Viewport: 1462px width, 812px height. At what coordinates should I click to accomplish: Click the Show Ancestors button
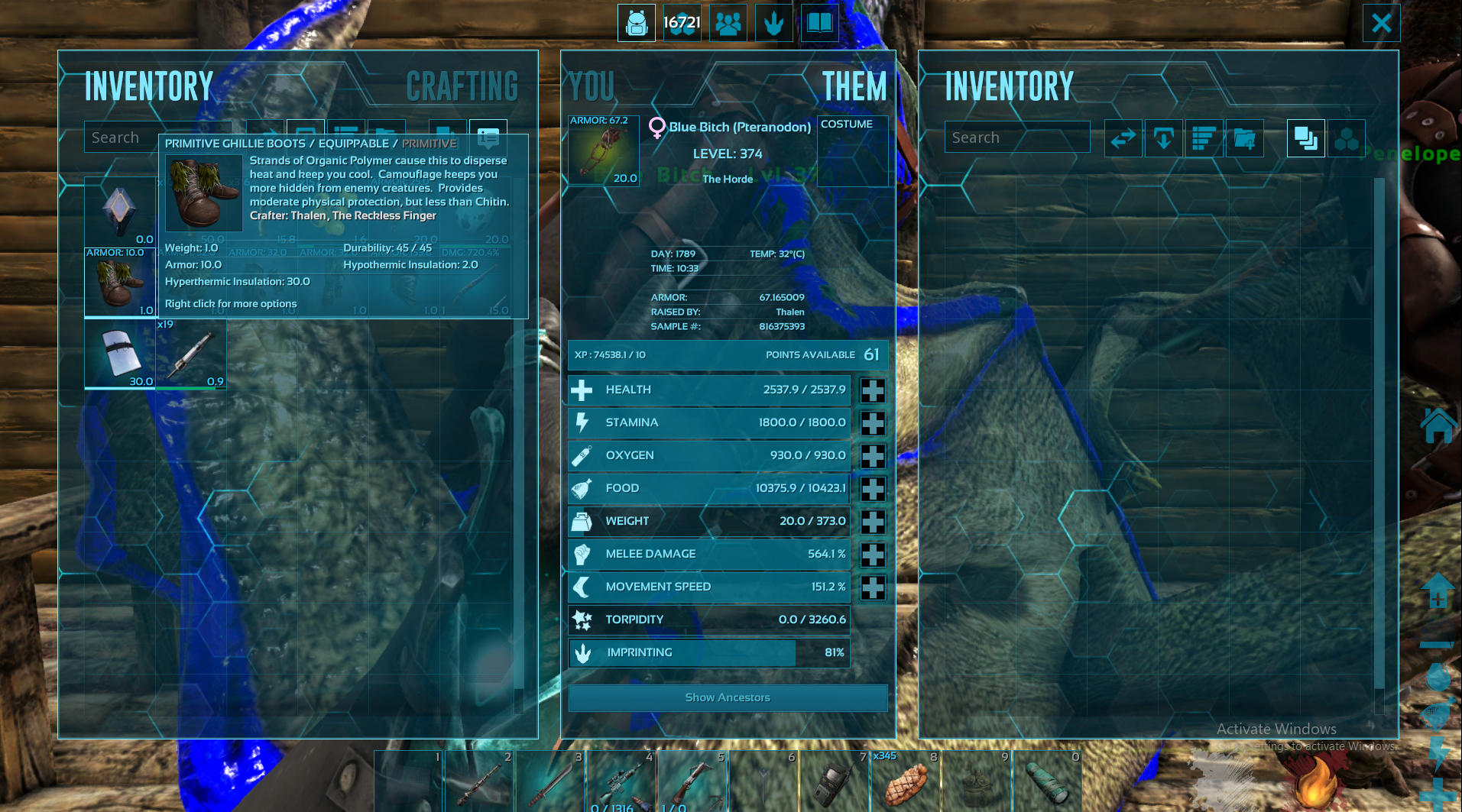(x=727, y=697)
